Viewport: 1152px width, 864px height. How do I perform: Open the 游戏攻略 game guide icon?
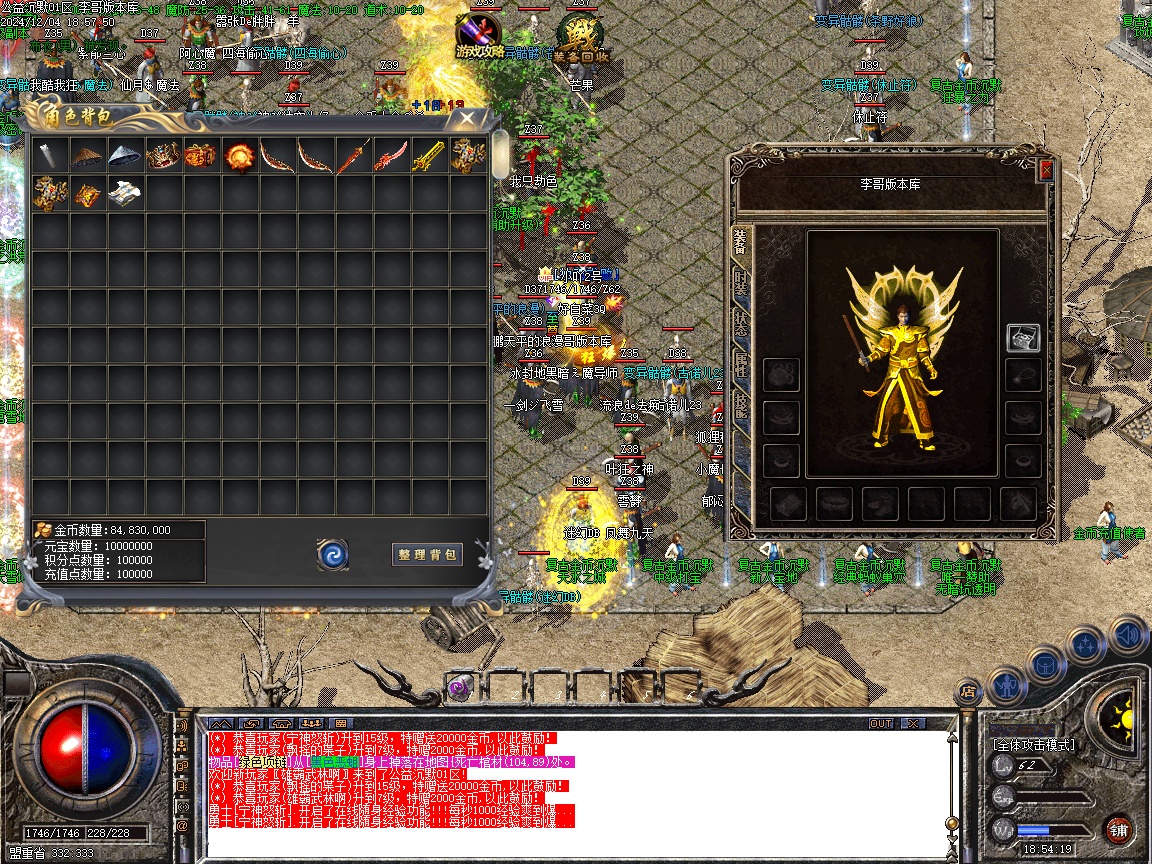(480, 36)
